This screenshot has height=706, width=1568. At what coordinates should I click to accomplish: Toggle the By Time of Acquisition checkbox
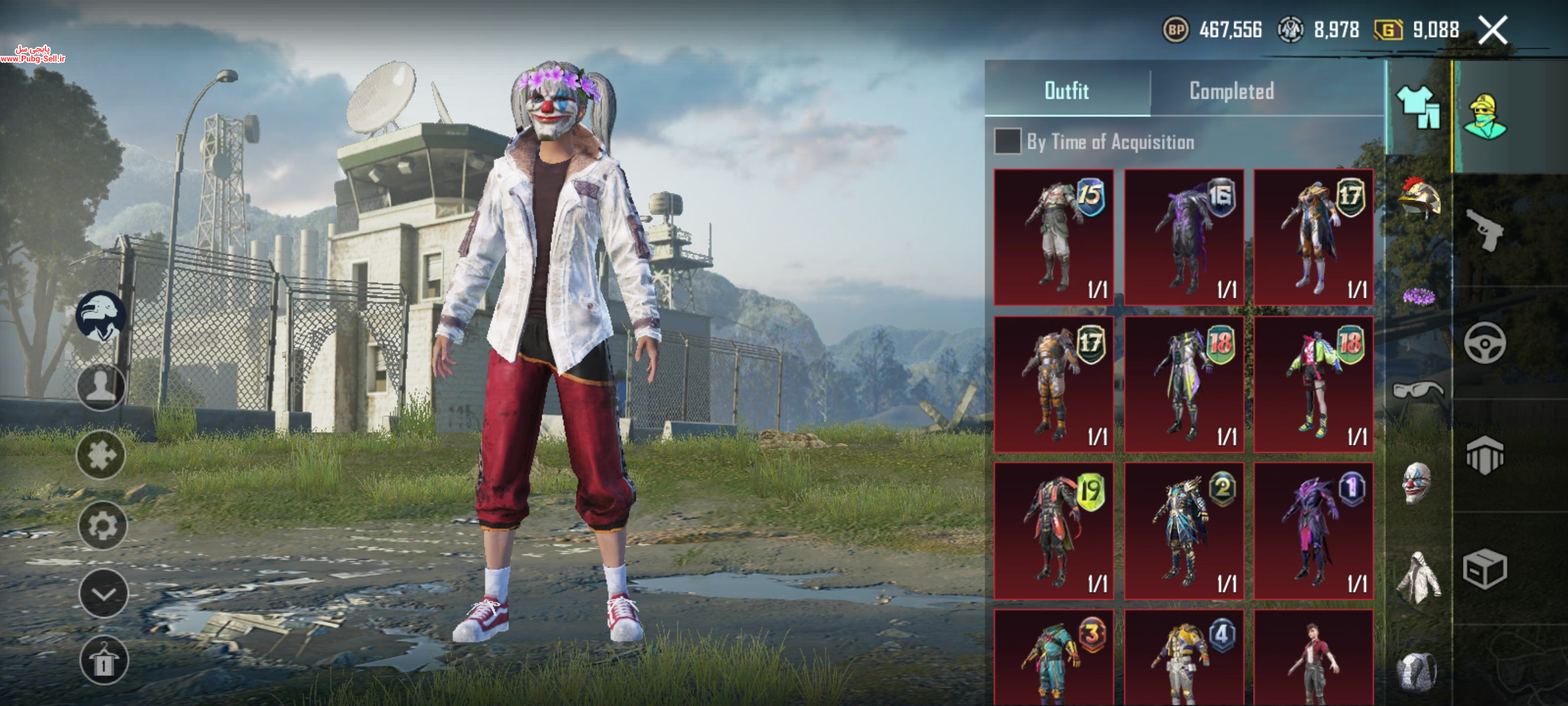click(x=1007, y=141)
